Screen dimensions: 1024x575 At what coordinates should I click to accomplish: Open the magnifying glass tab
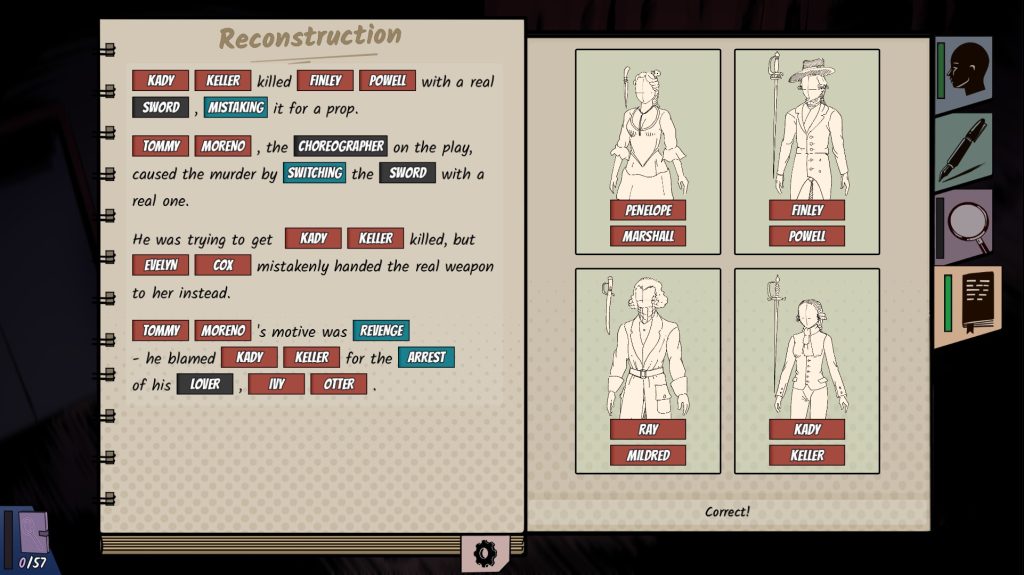tap(965, 226)
